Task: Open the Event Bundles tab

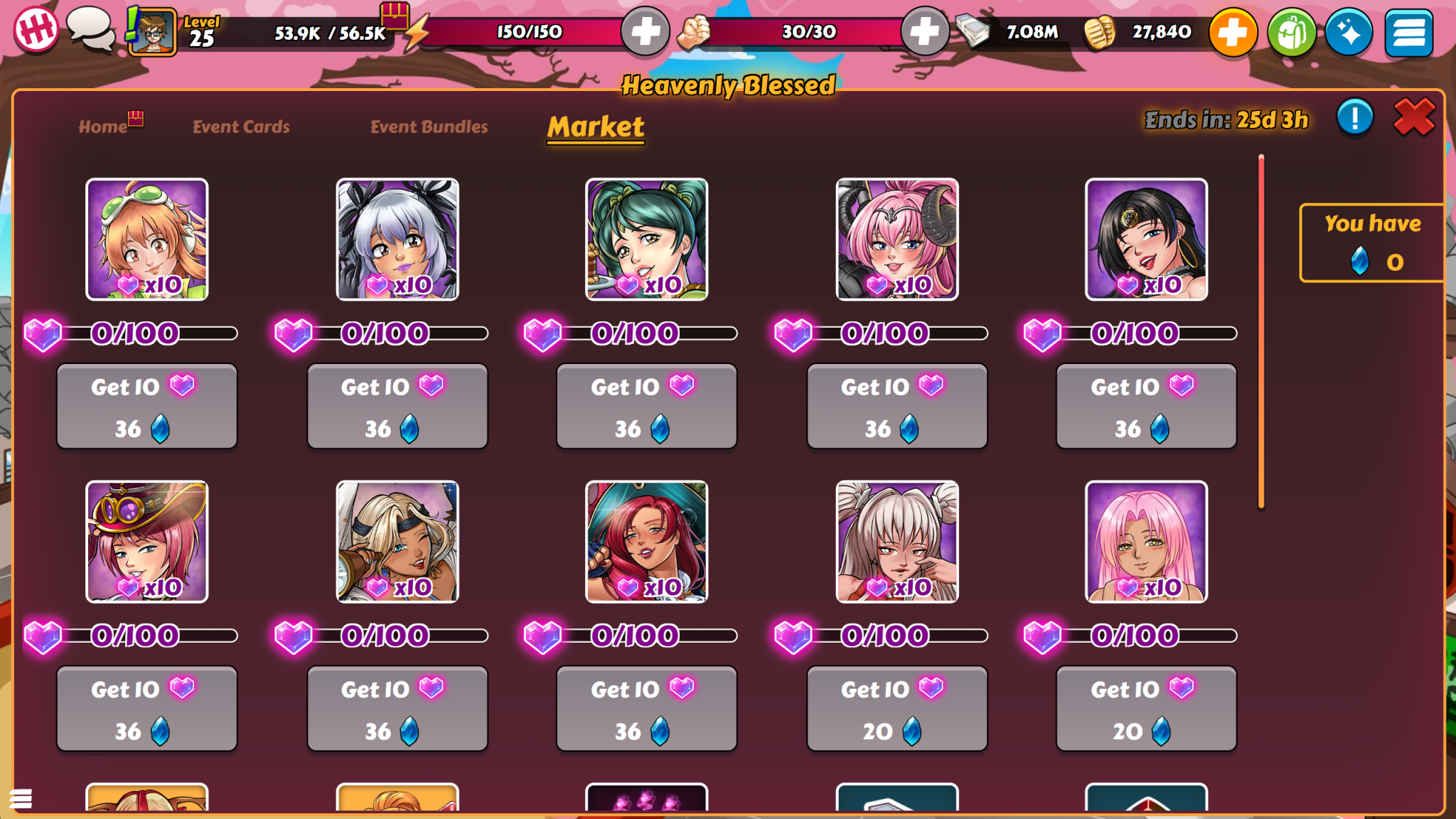Action: (x=428, y=127)
